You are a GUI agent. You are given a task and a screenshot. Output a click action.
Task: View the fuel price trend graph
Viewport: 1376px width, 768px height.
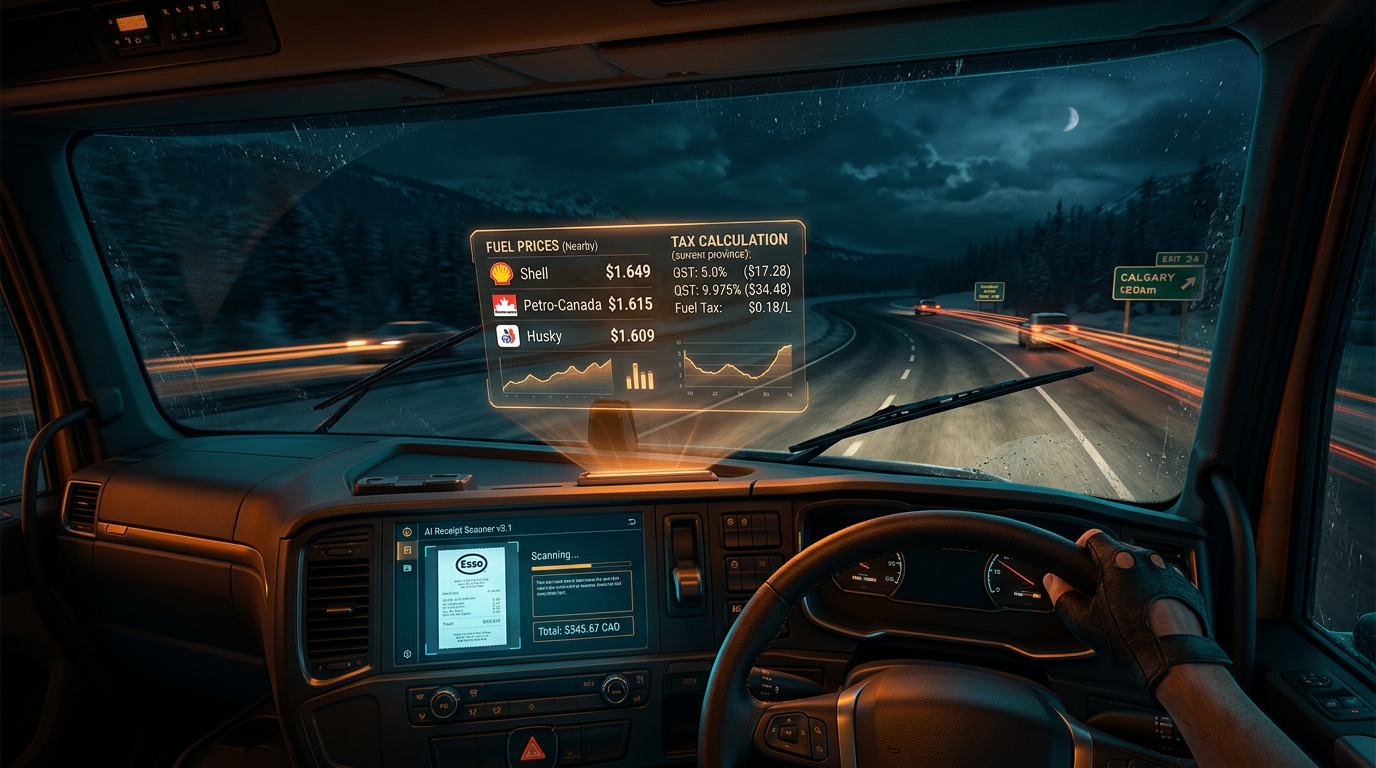point(556,376)
